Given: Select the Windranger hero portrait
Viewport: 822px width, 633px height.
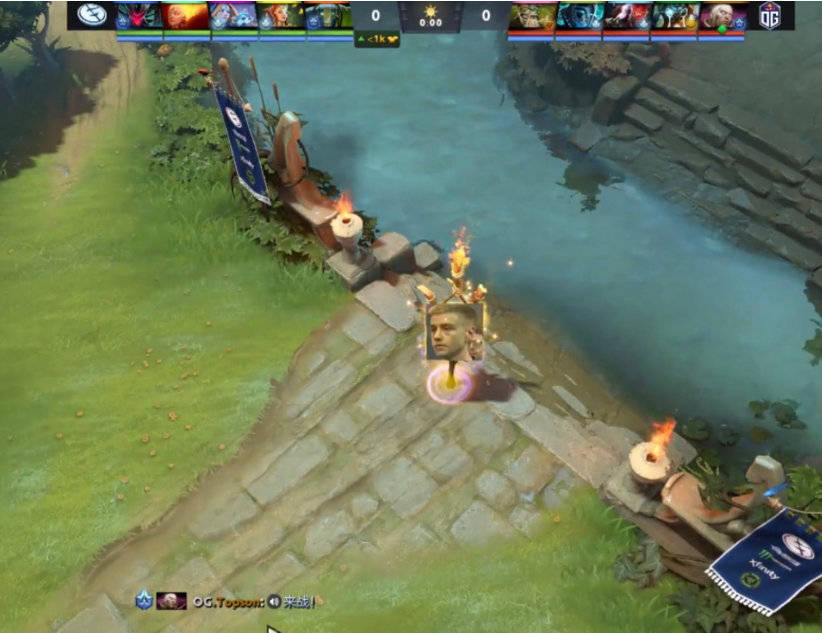Looking at the screenshot, I should pyautogui.click(x=281, y=15).
